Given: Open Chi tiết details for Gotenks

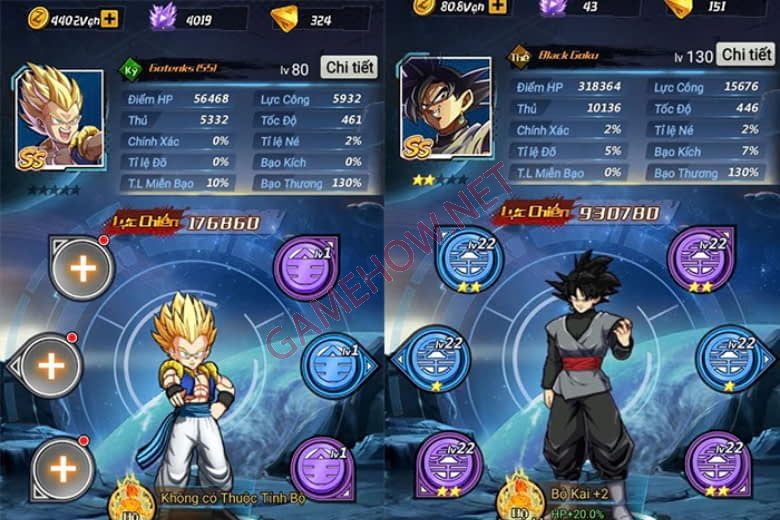Looking at the screenshot, I should 349,67.
